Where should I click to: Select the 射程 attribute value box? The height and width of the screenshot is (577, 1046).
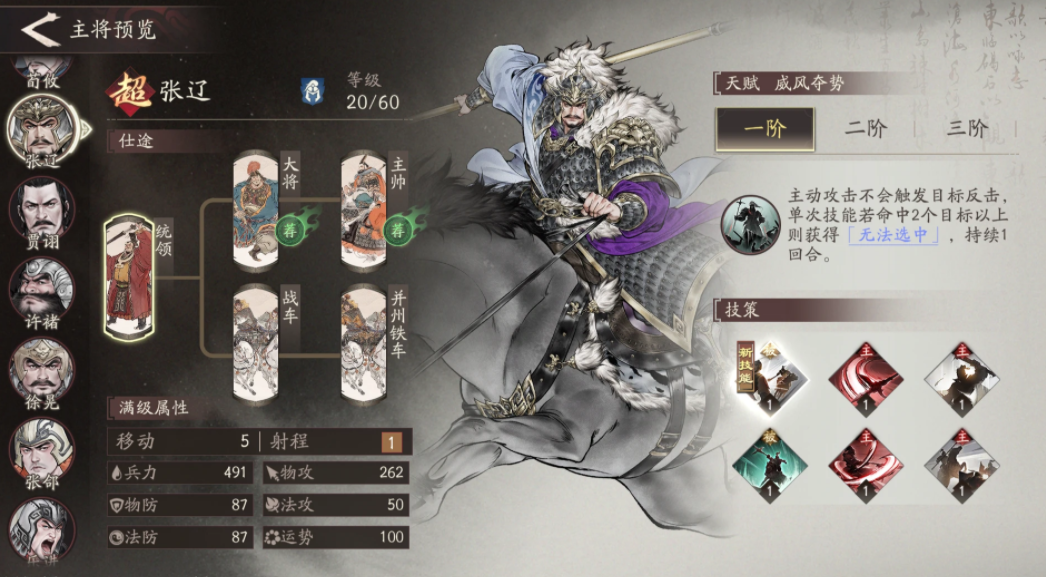(x=391, y=442)
